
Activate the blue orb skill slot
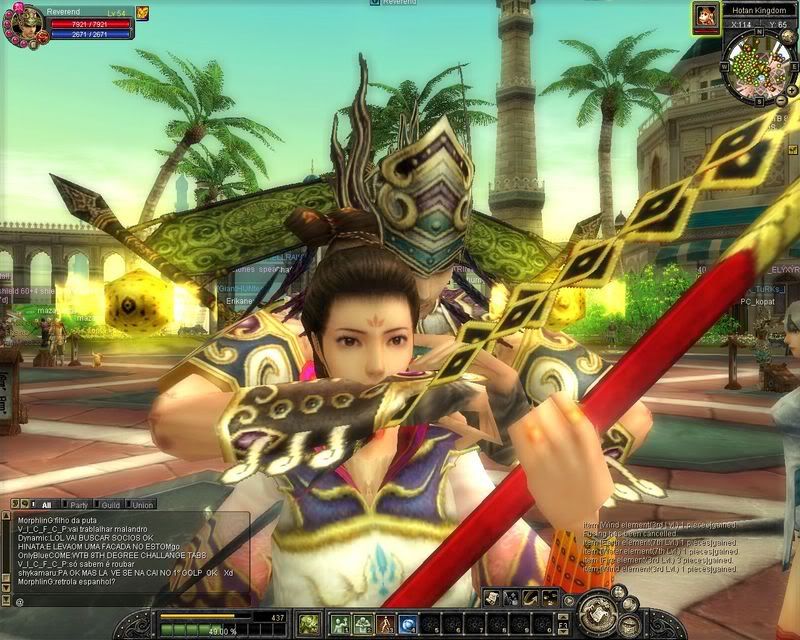[408, 624]
